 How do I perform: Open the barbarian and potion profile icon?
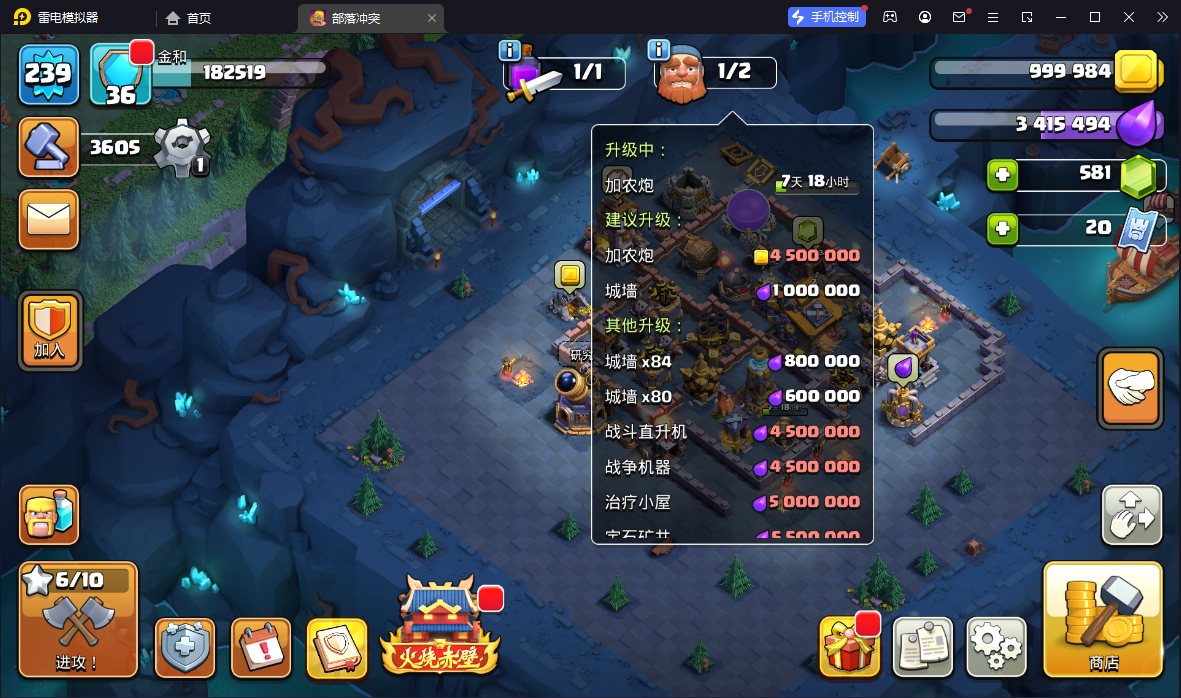pos(49,515)
